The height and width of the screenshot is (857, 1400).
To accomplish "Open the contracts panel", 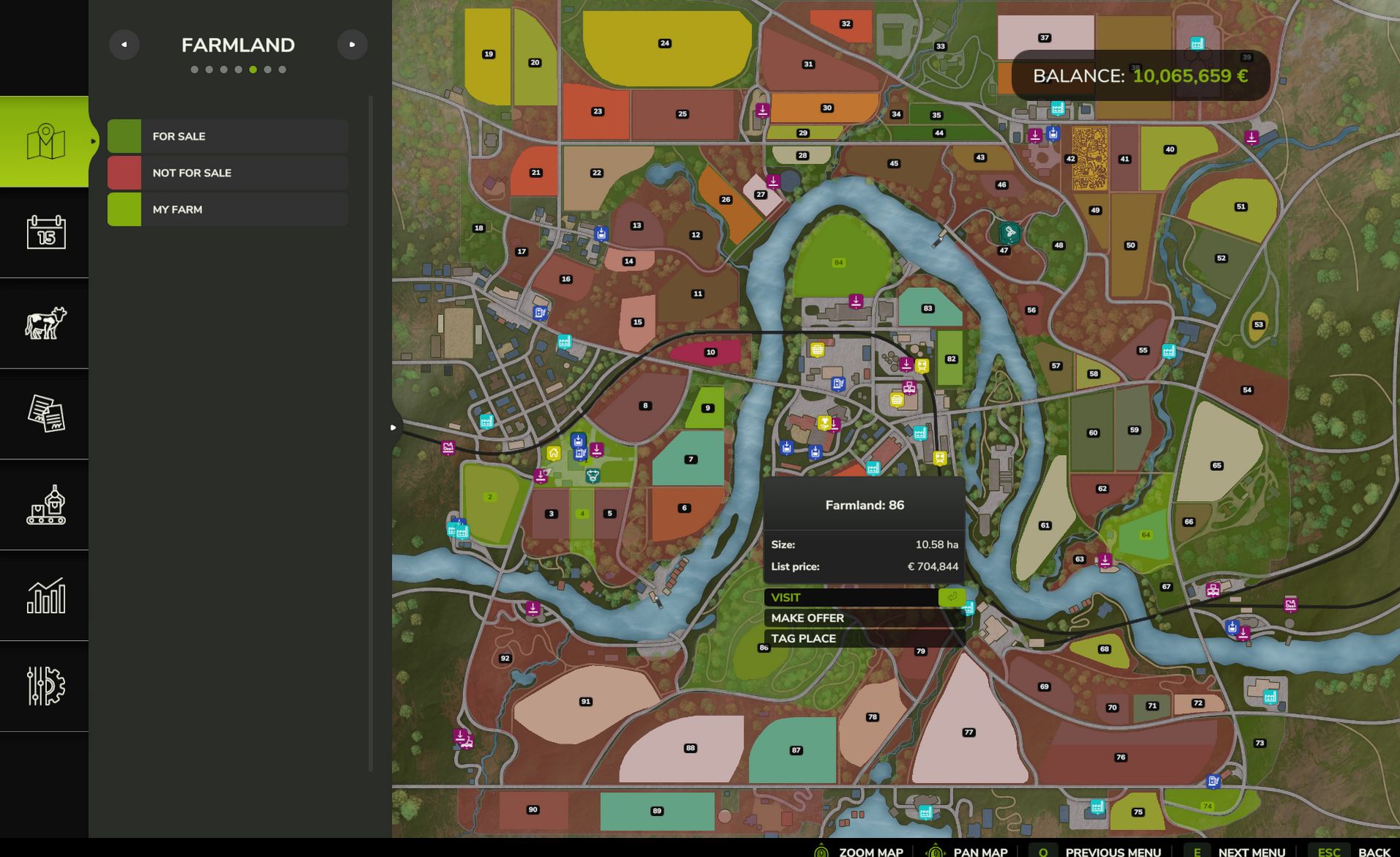I will (45, 415).
